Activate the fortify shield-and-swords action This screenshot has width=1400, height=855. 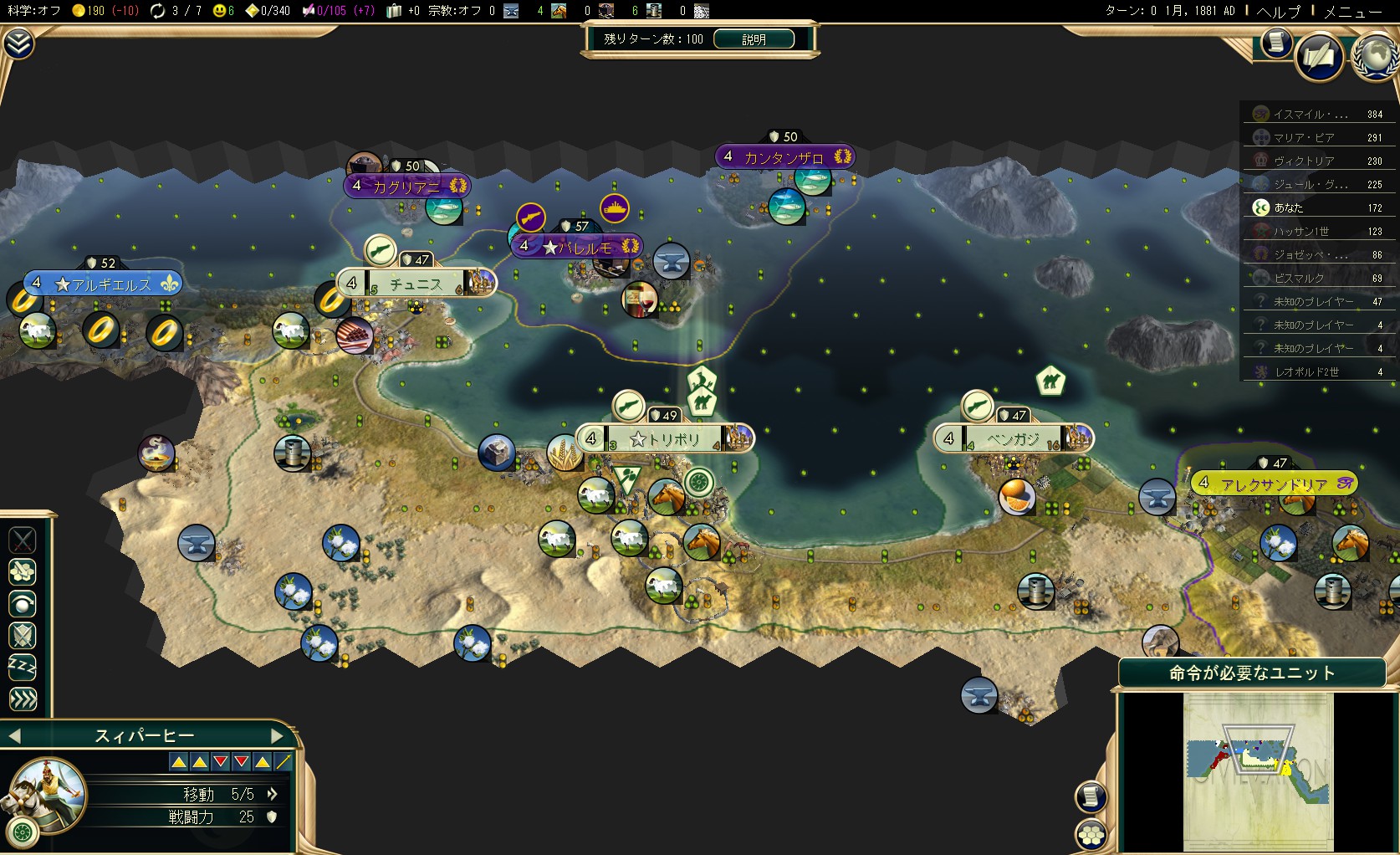(x=23, y=635)
